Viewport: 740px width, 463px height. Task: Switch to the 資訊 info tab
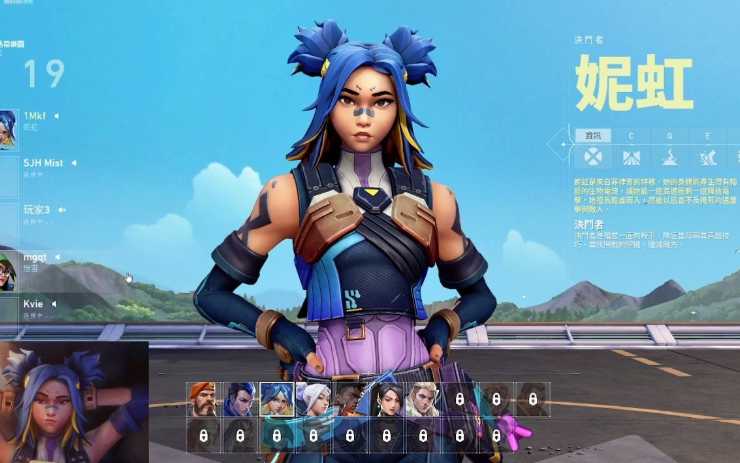click(x=593, y=135)
